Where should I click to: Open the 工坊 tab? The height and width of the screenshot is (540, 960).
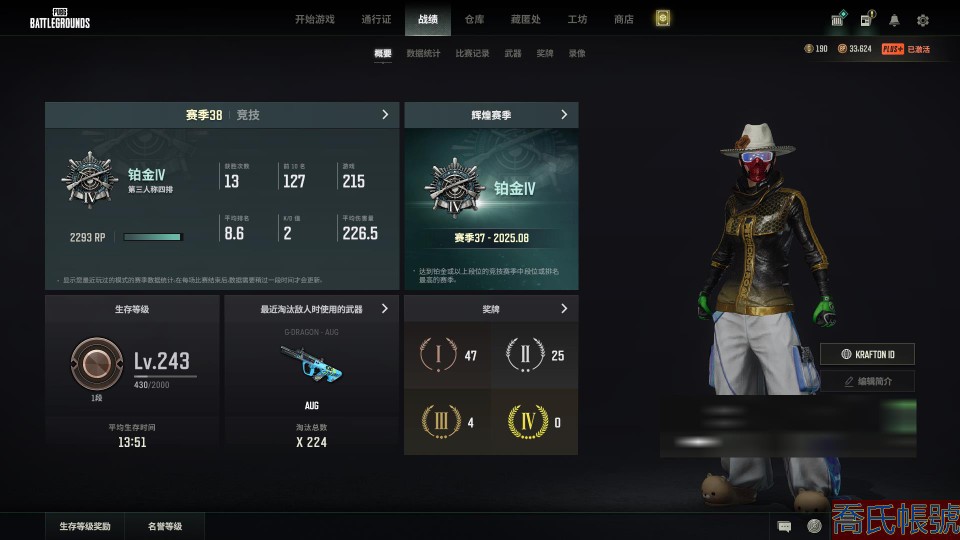tap(577, 19)
